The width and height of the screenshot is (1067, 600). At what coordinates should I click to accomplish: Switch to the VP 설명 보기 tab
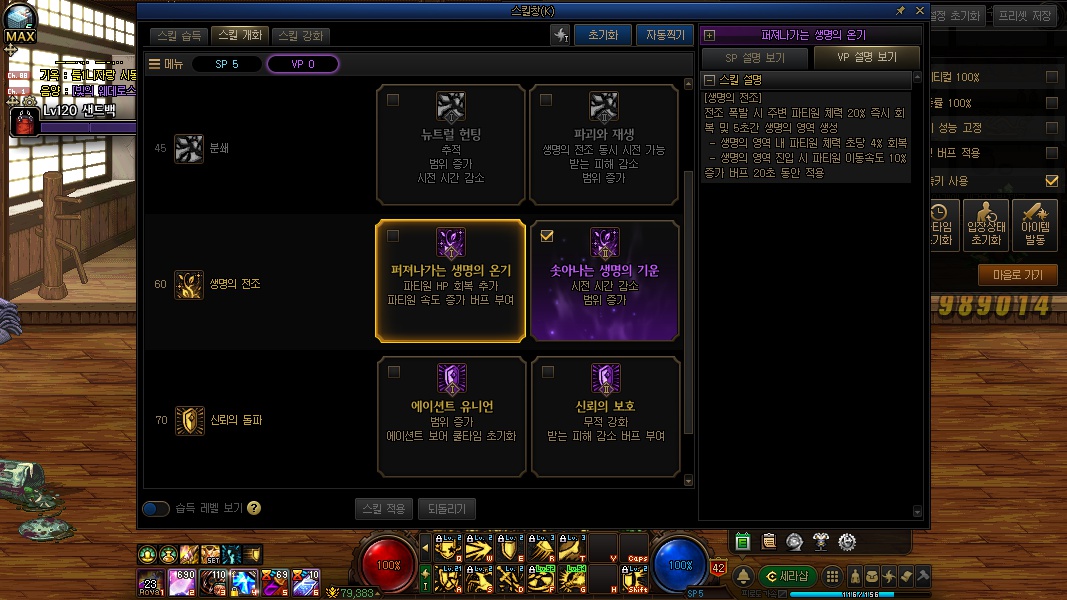coord(866,58)
